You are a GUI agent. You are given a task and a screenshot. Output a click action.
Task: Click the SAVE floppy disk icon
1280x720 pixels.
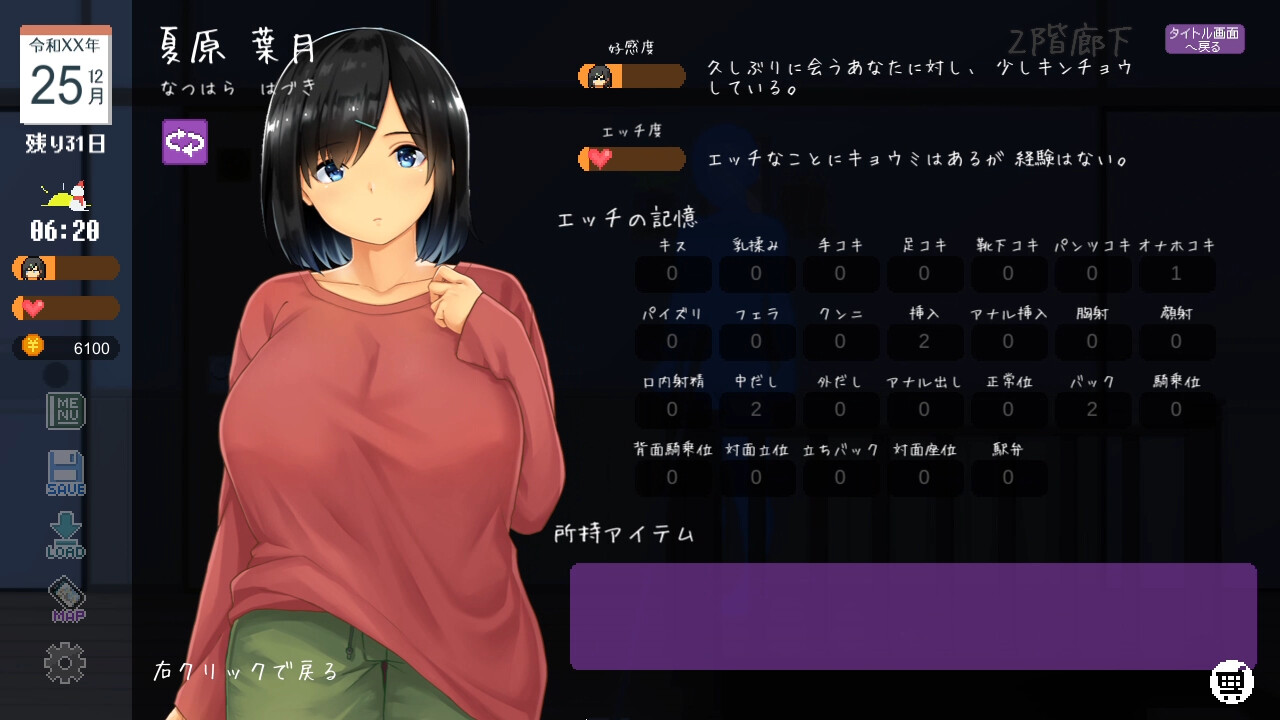(x=66, y=473)
